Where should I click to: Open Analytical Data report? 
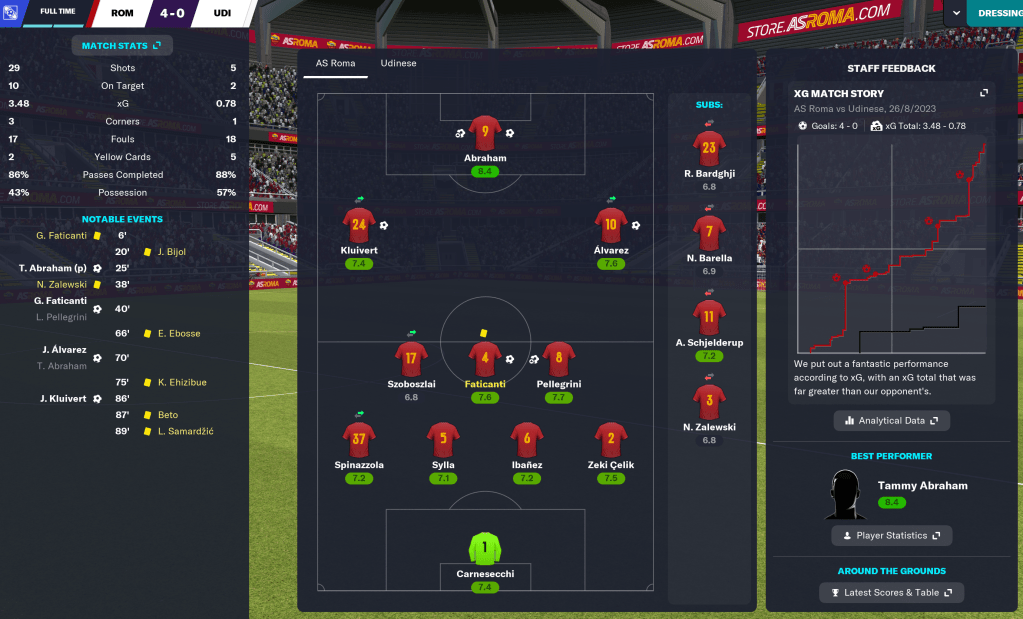[x=891, y=421]
